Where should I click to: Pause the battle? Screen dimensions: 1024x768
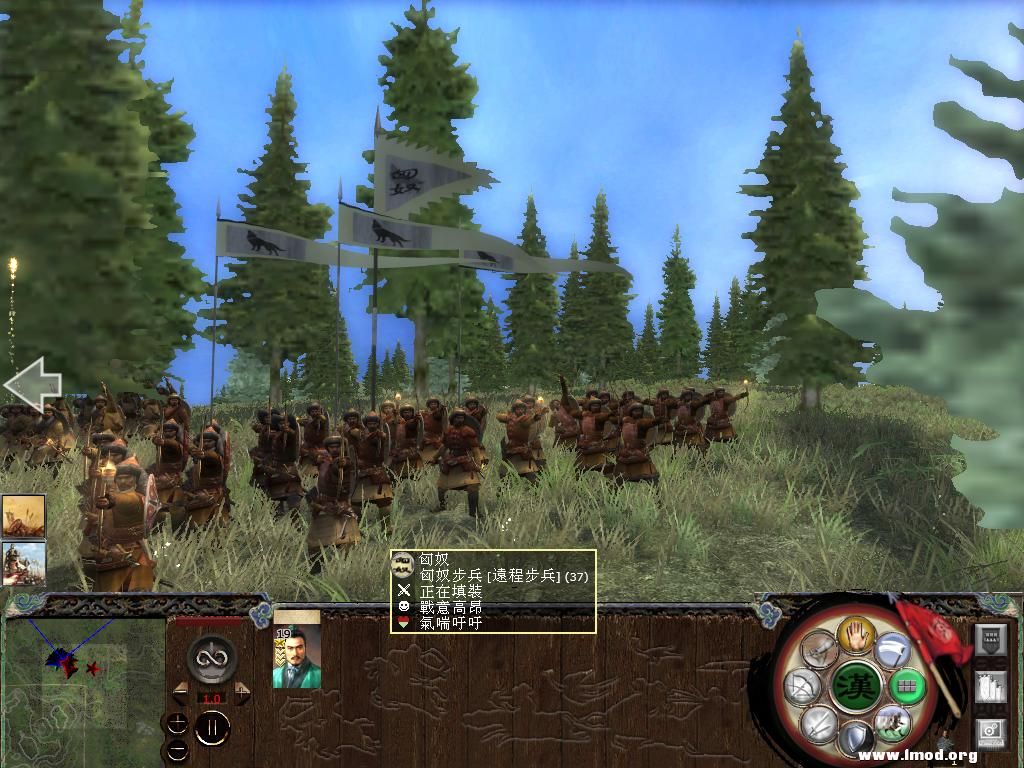coord(212,729)
